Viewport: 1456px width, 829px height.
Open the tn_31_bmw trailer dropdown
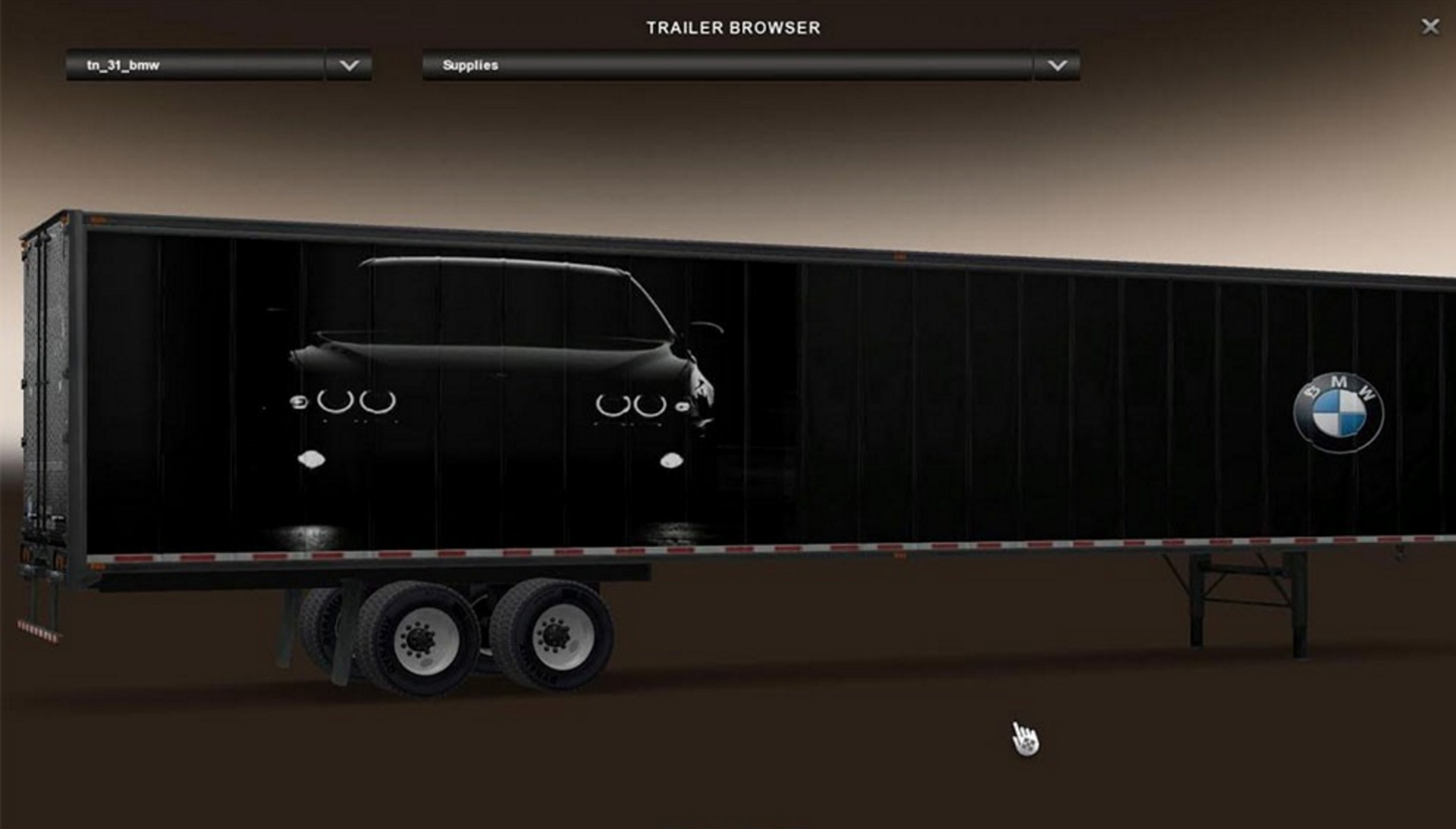(195, 65)
